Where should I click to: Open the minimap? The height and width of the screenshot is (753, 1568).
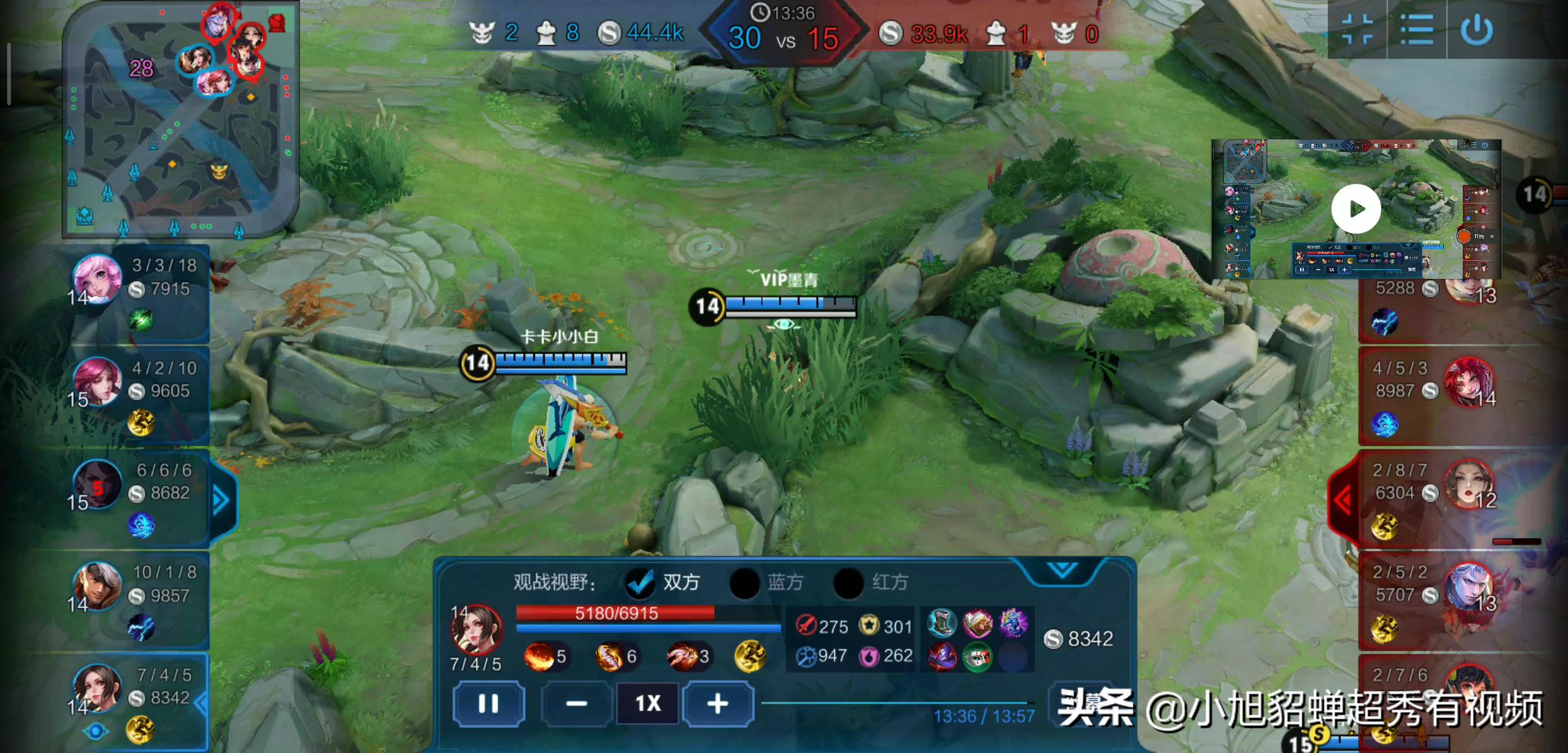point(180,119)
